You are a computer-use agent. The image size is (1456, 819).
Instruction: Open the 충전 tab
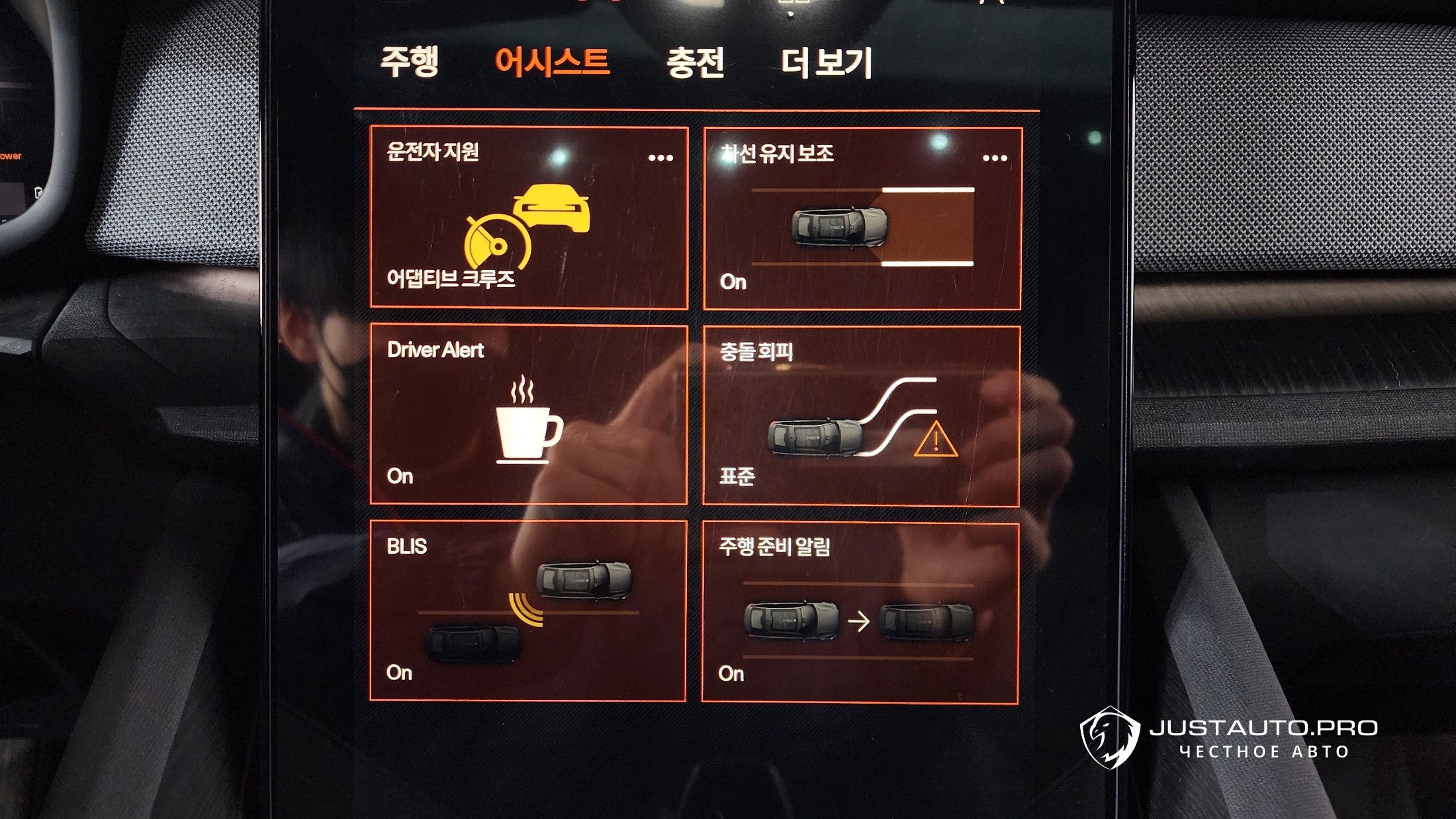pyautogui.click(x=695, y=64)
